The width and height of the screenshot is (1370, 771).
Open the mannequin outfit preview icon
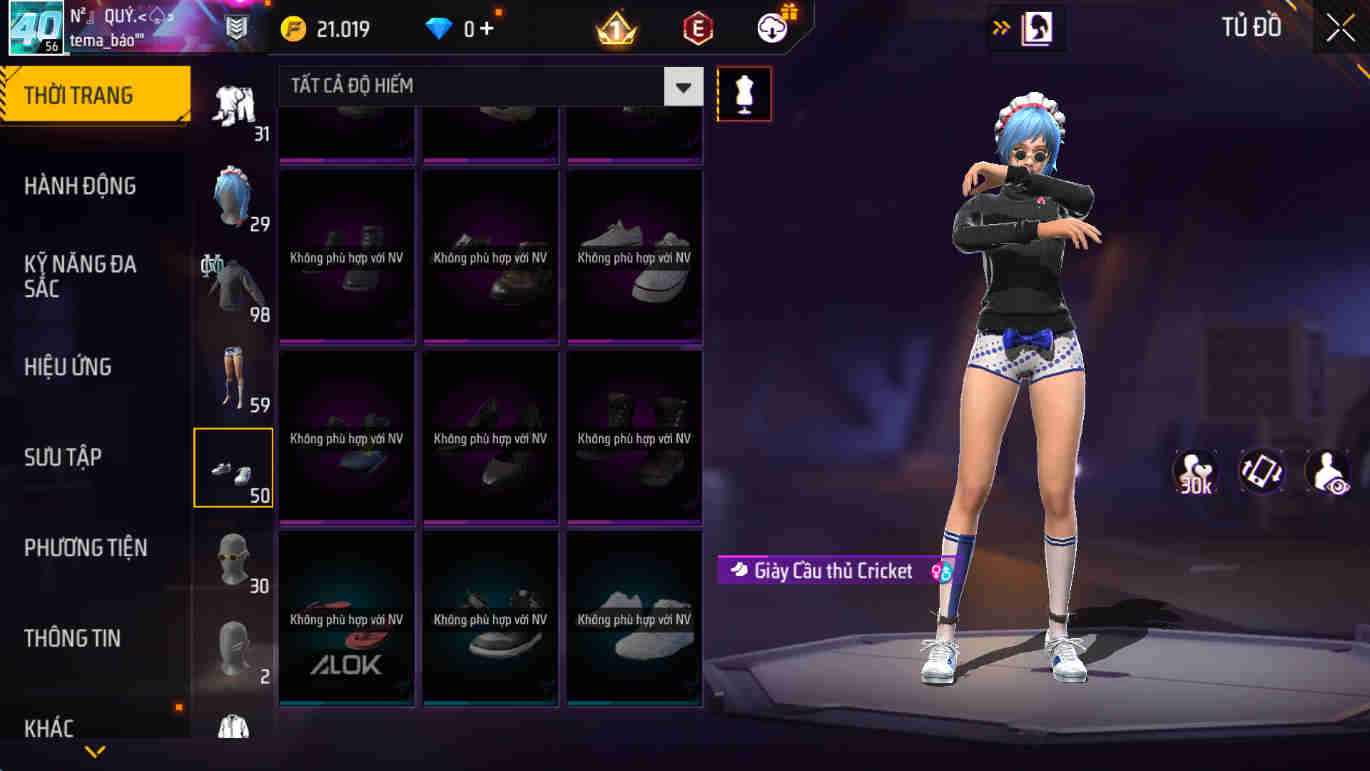744,93
